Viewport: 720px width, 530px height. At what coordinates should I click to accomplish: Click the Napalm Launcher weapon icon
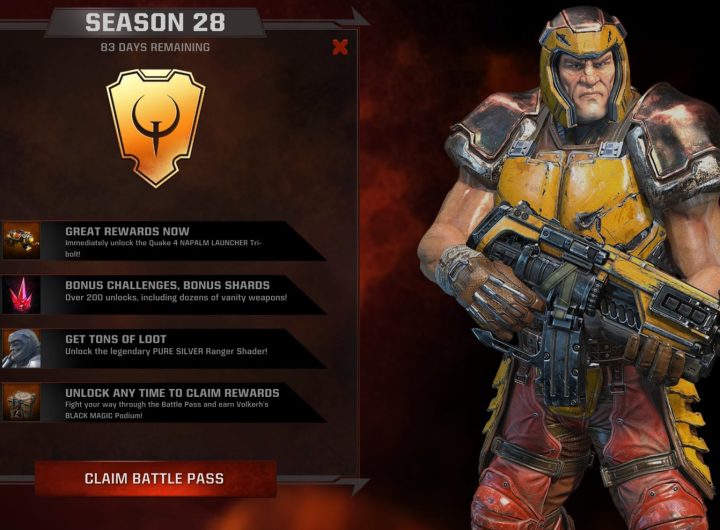click(21, 240)
